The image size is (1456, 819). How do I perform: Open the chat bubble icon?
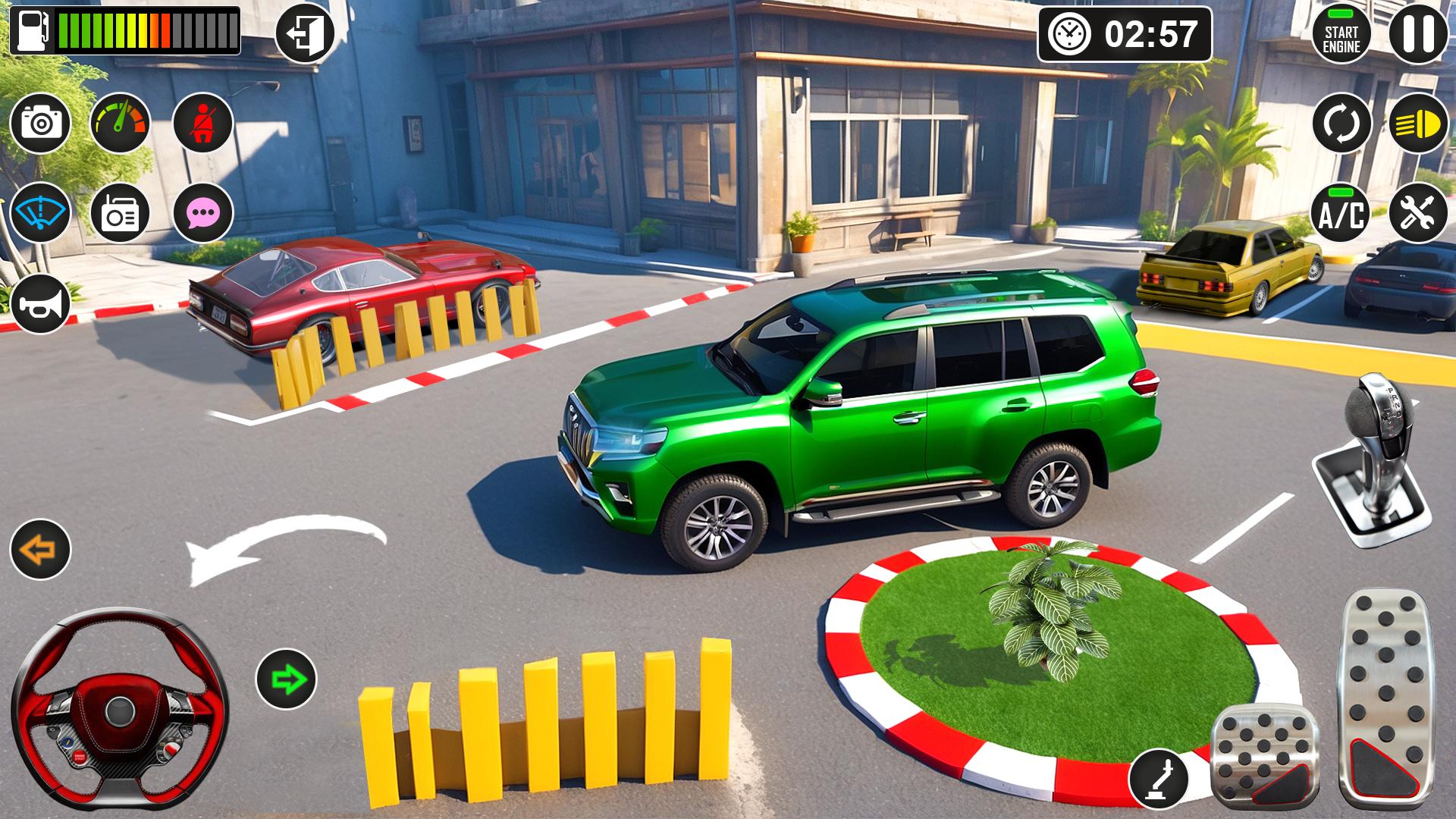point(202,213)
